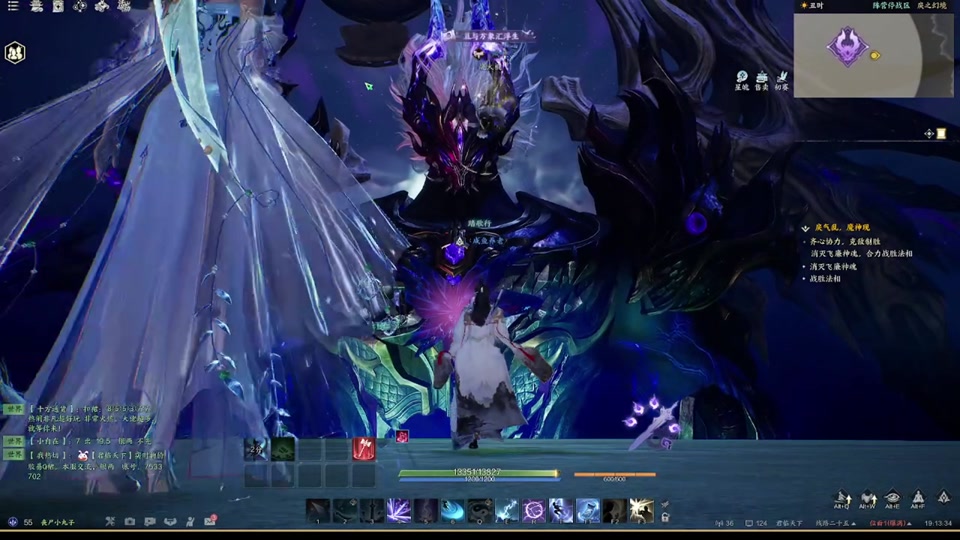
Task: Activate the purple circle rune skill
Action: [534, 510]
